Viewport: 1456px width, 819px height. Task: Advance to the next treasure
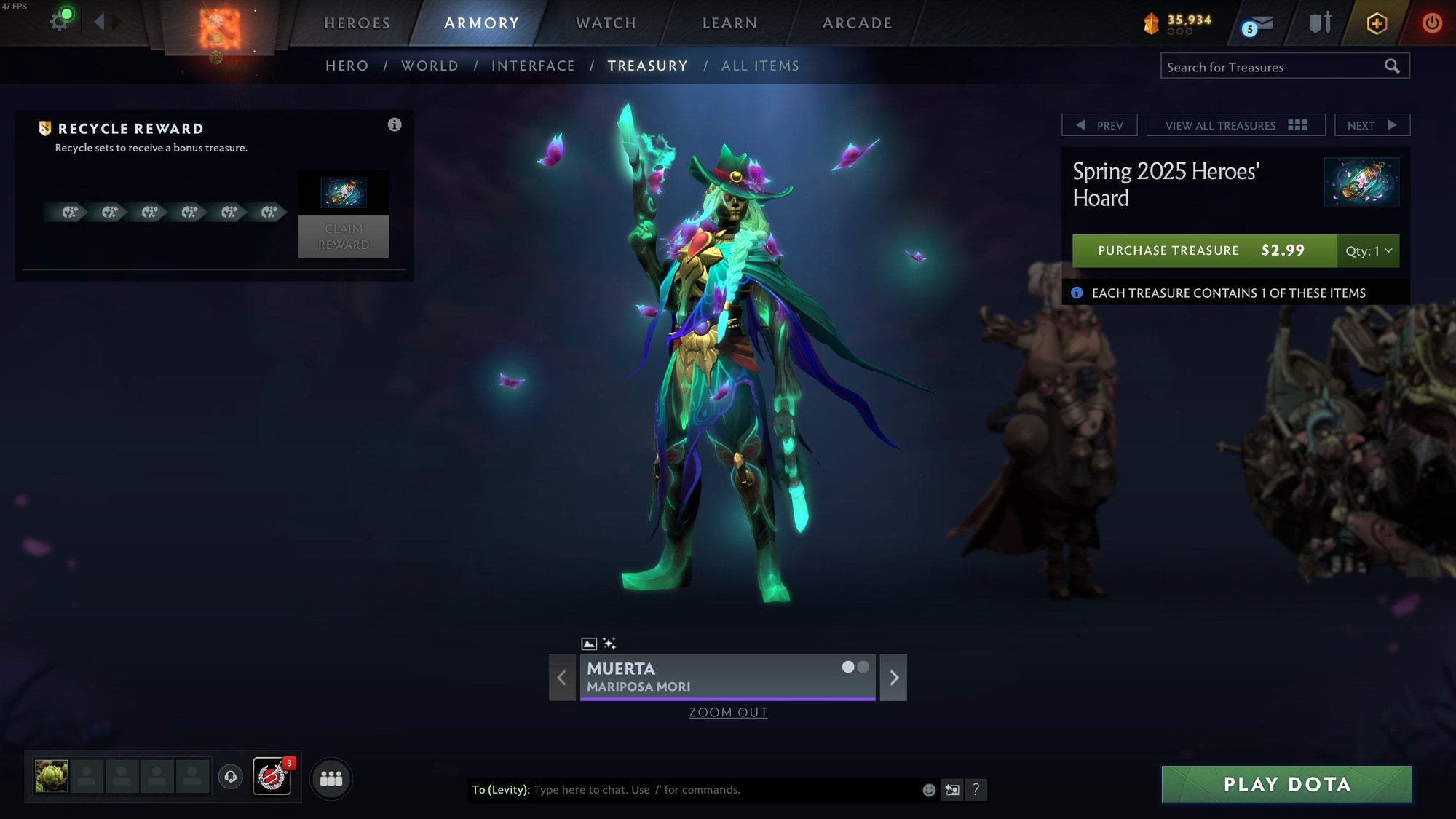point(1372,125)
